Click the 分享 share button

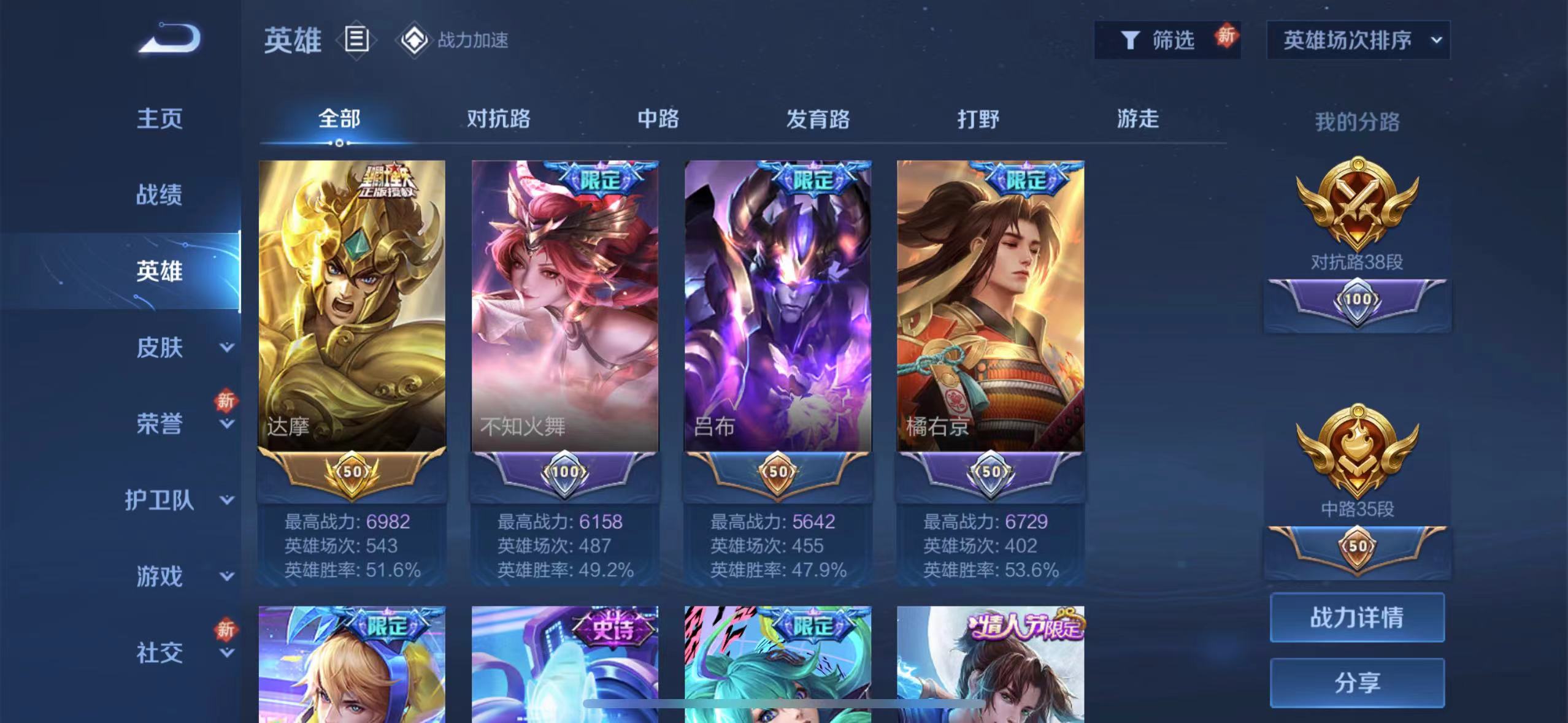tap(1358, 683)
